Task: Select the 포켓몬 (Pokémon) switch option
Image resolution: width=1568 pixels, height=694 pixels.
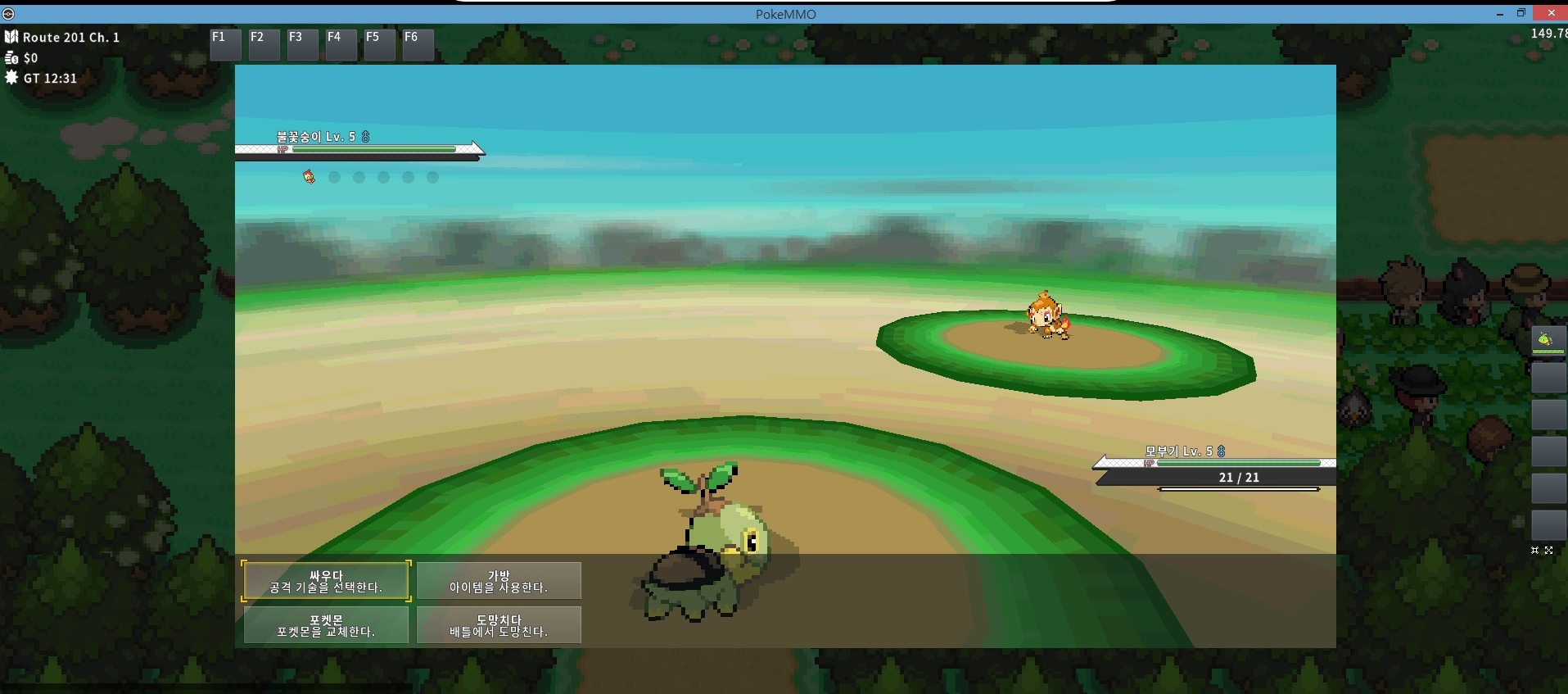Action: pyautogui.click(x=326, y=625)
